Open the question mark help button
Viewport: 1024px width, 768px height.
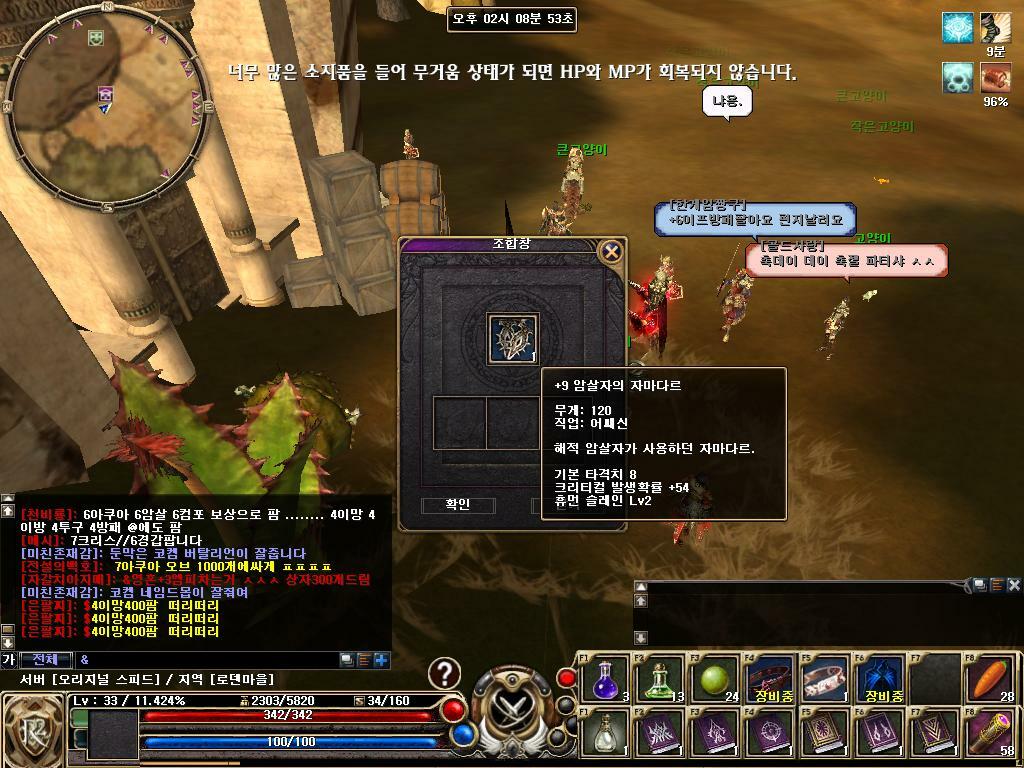445,673
